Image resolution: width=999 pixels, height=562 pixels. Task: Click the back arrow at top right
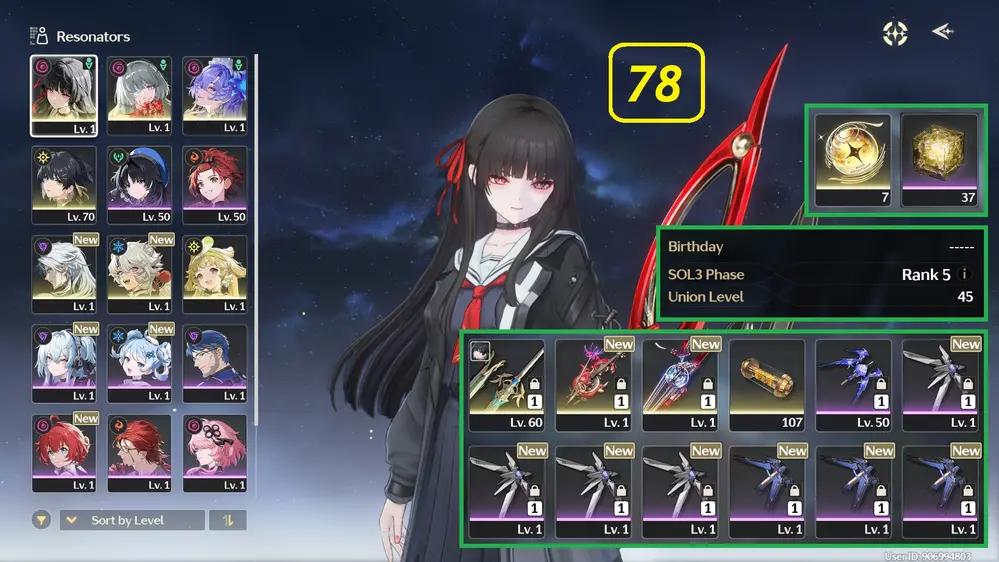pyautogui.click(x=942, y=32)
